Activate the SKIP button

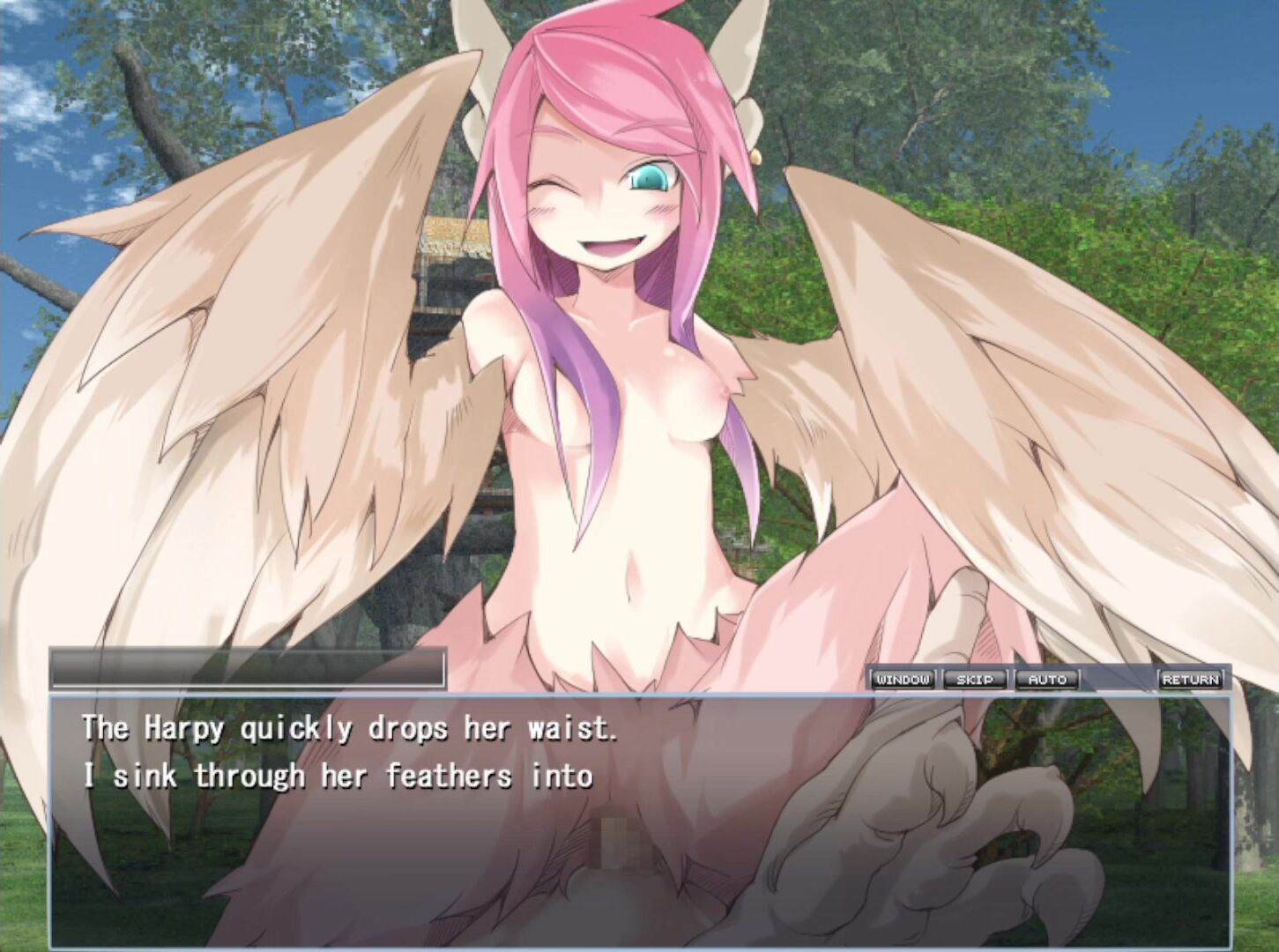pos(975,679)
